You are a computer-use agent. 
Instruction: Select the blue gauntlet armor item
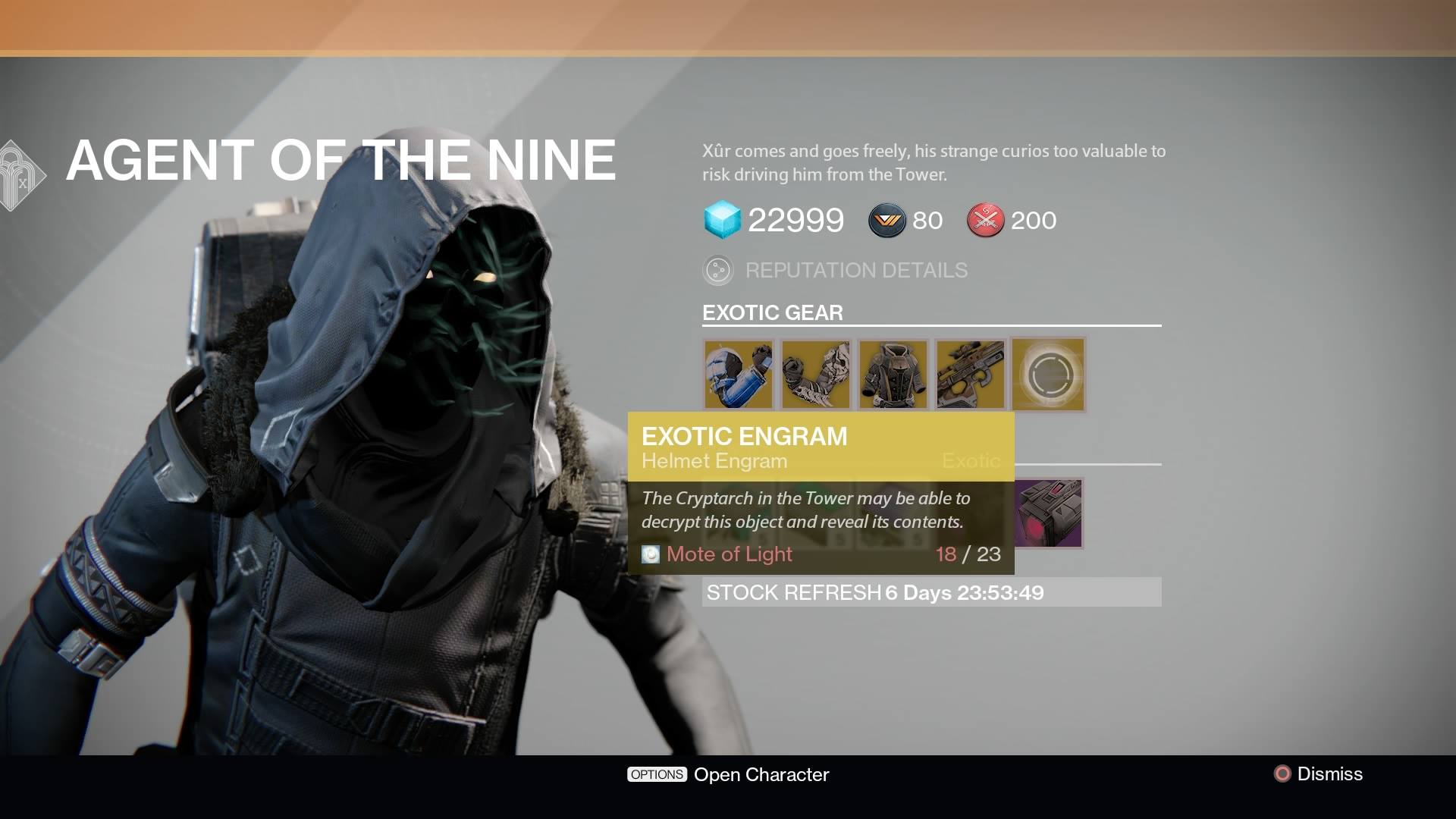point(738,374)
